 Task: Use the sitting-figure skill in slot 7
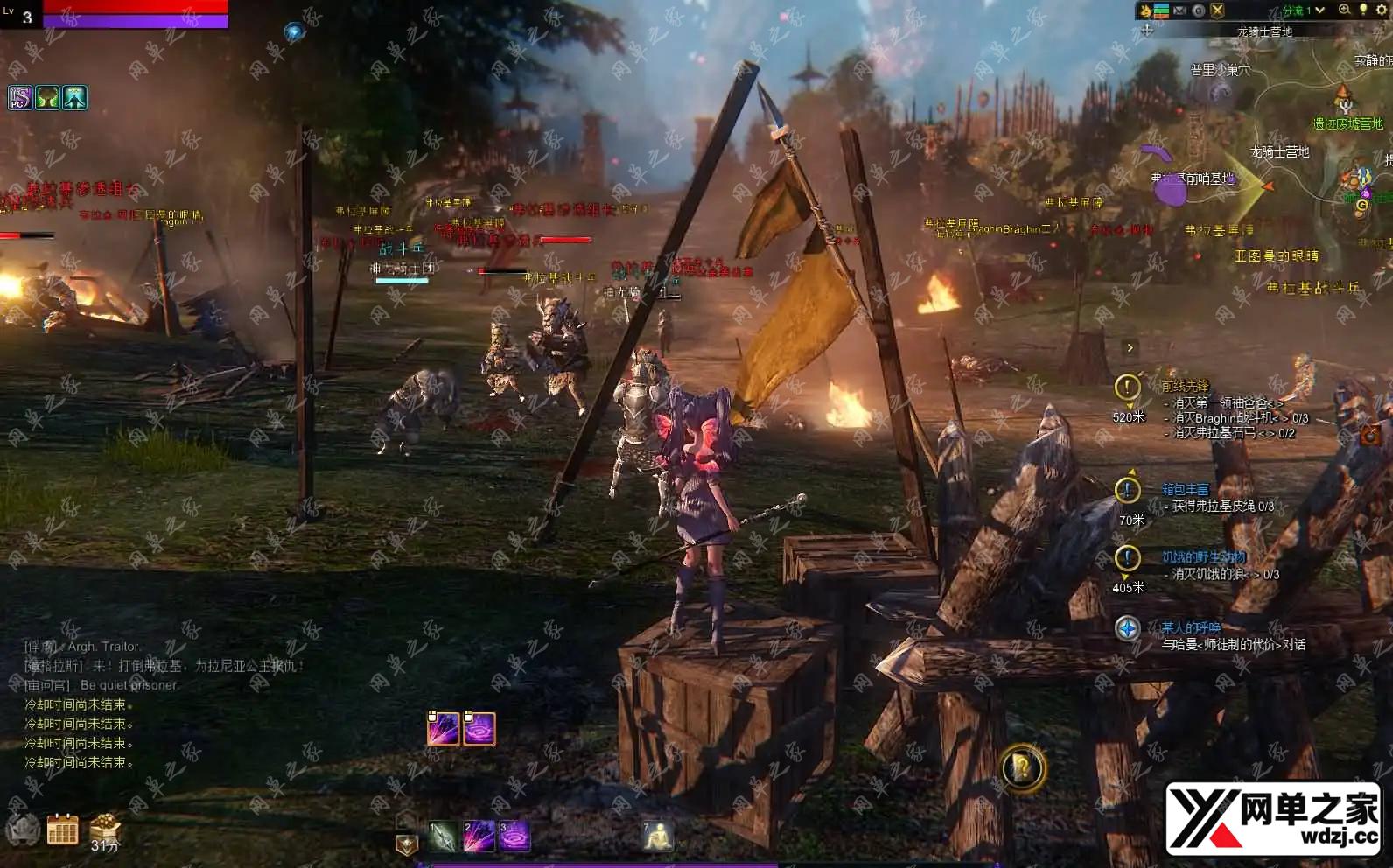tap(657, 836)
